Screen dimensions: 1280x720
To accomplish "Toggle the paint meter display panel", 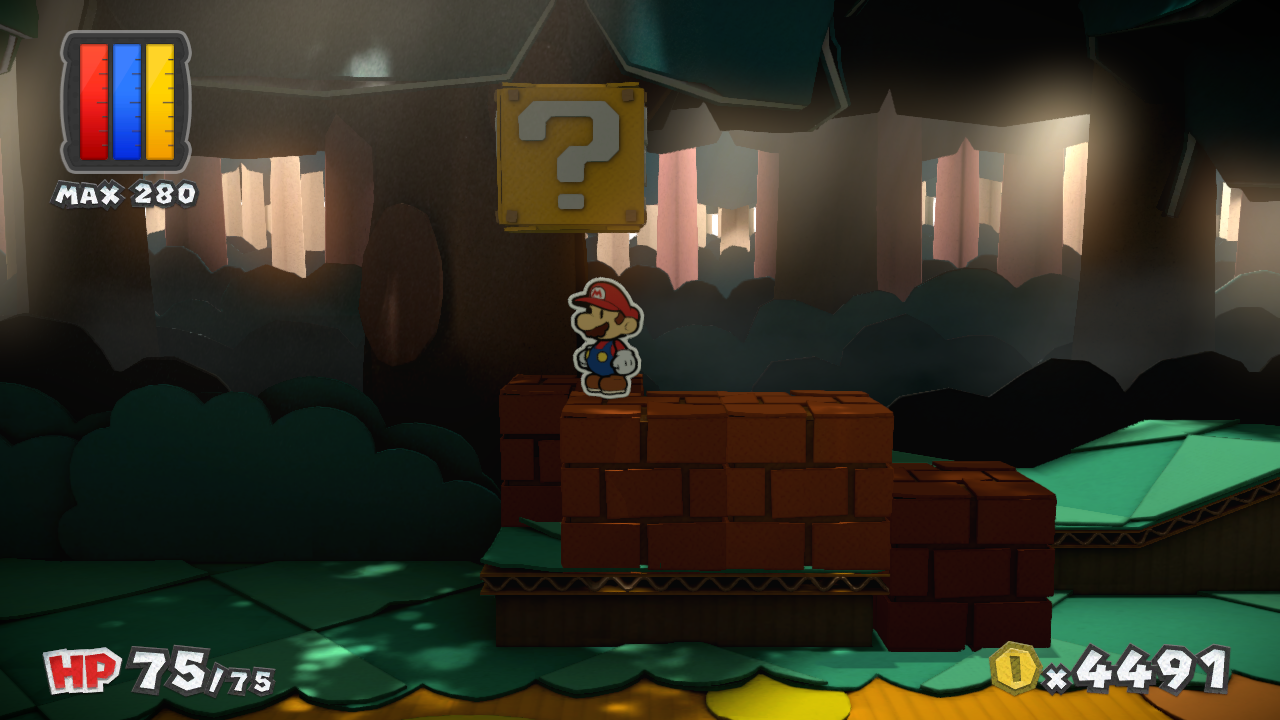I will (122, 100).
